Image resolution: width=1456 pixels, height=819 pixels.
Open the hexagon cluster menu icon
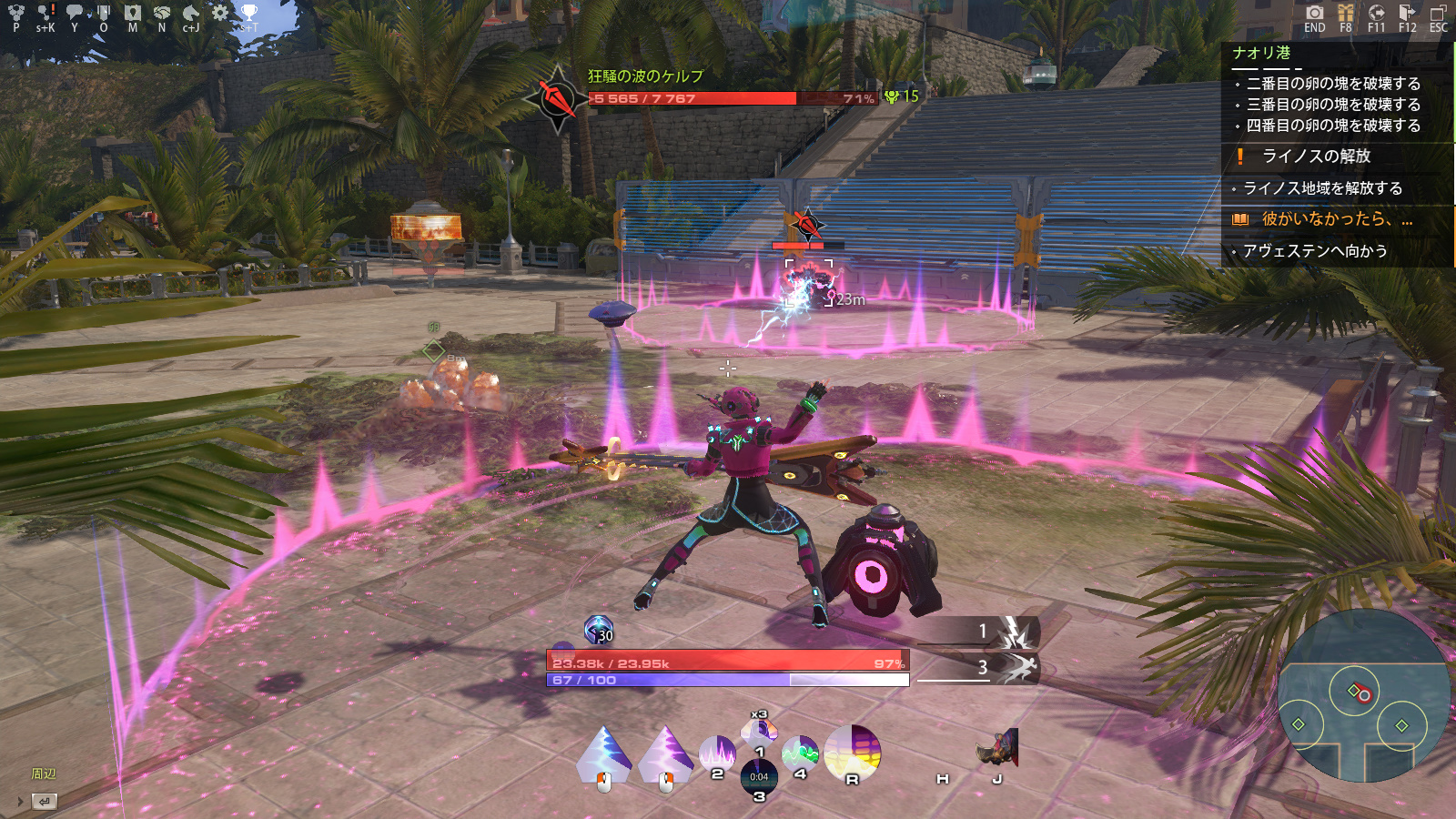coord(15,13)
